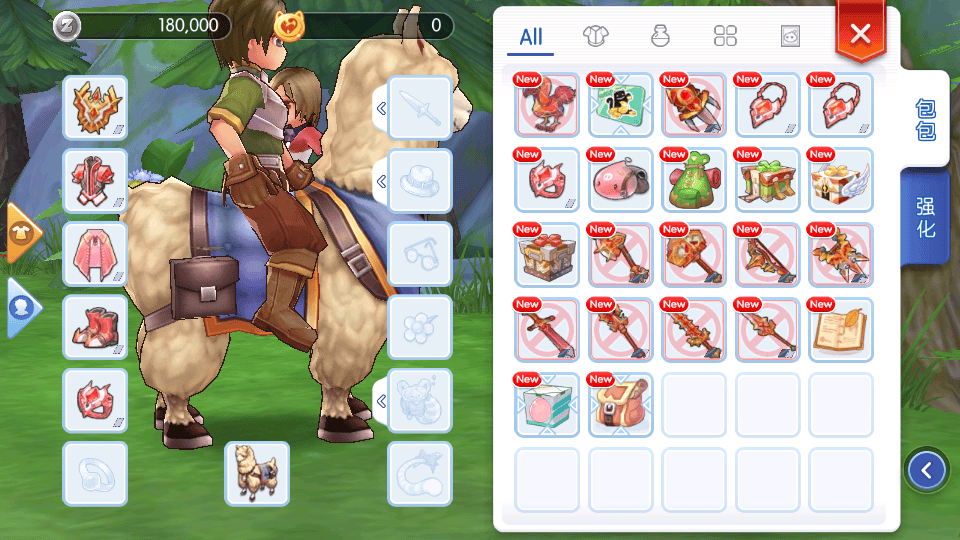Select the orange adventurer backpack item

pyautogui.click(x=621, y=405)
